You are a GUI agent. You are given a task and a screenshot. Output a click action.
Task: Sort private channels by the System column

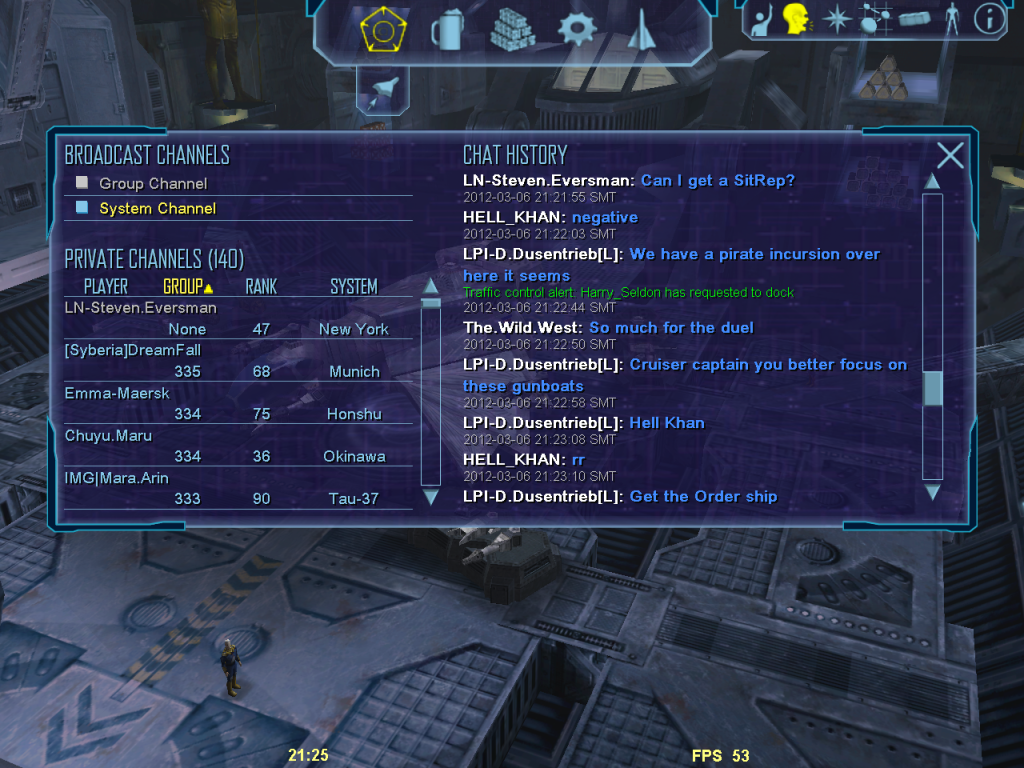[x=353, y=287]
